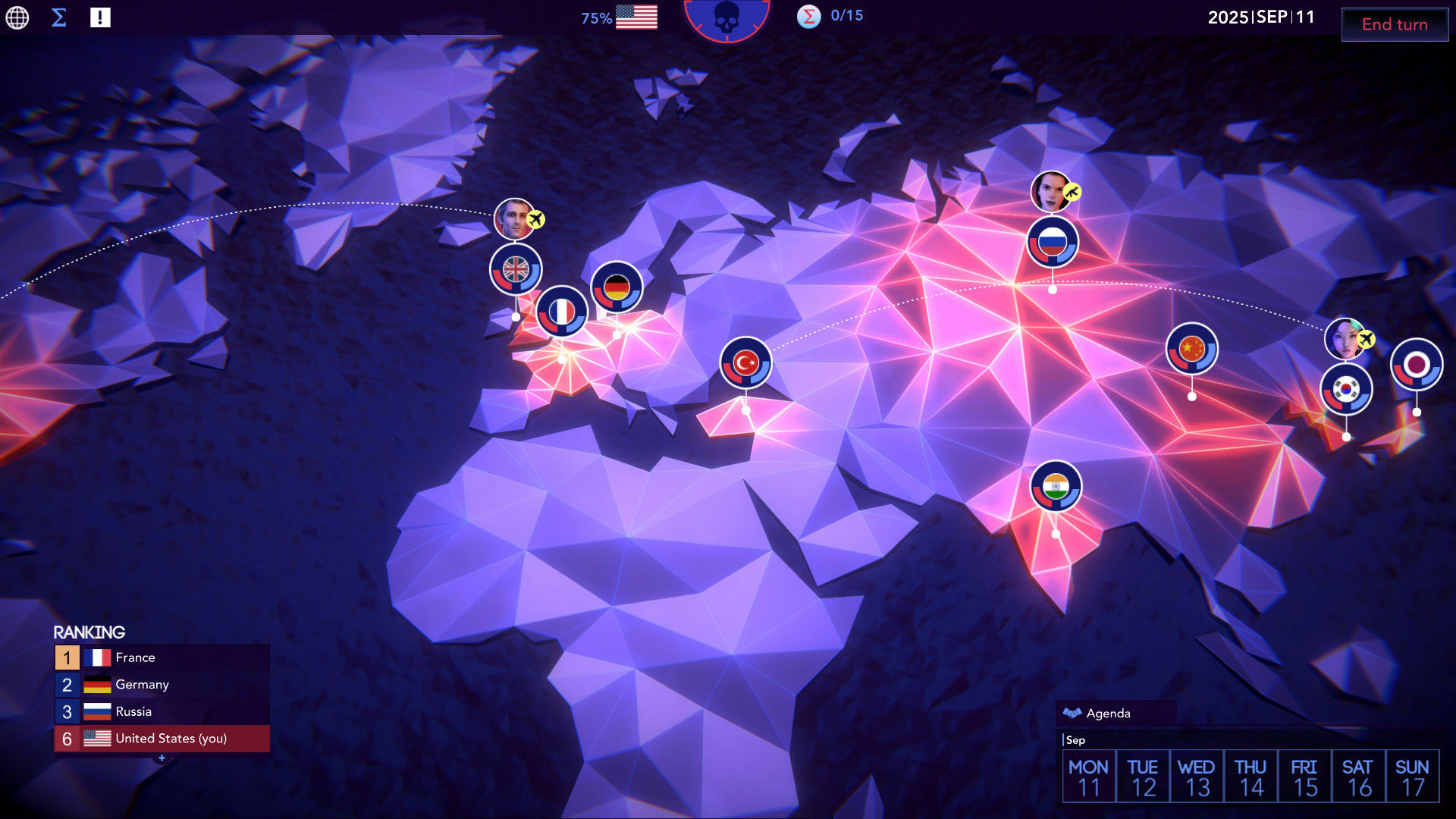This screenshot has width=1456, height=819.
Task: Open the globe world overview icon
Action: point(16,17)
